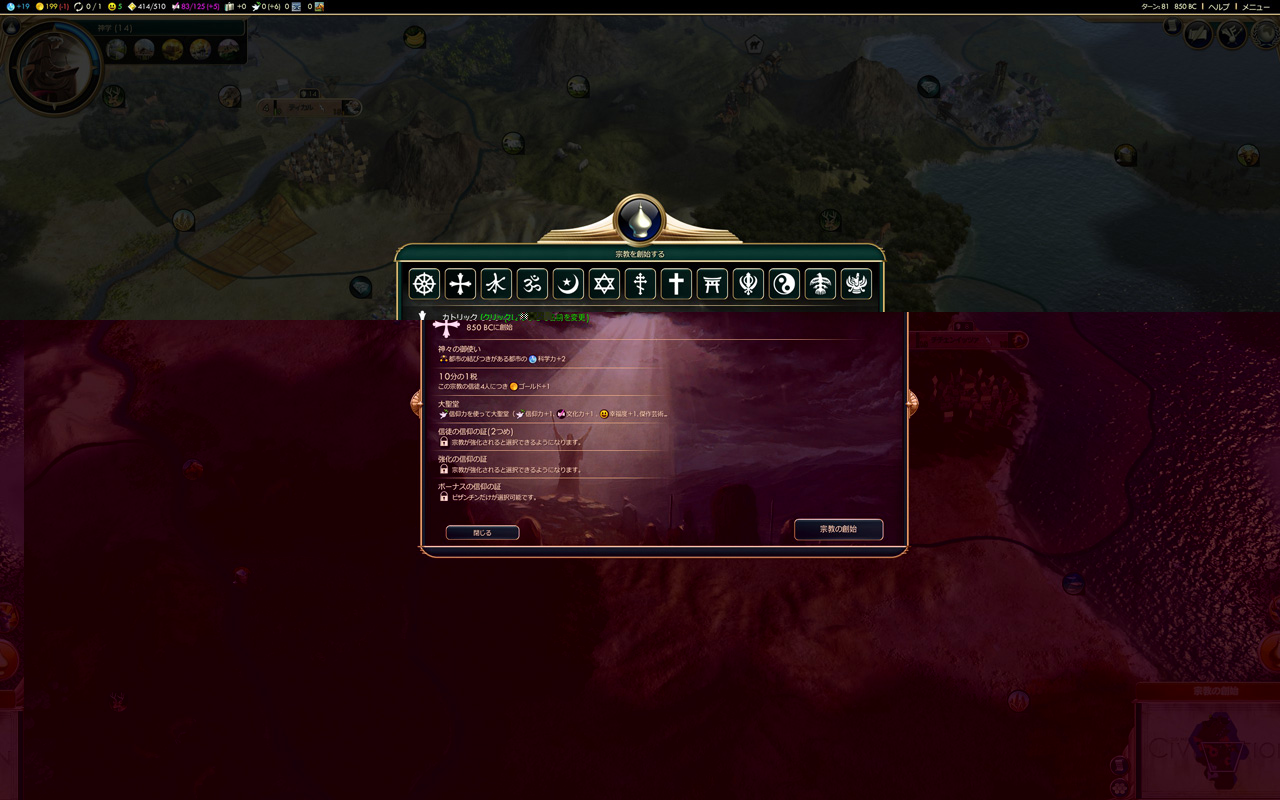Click the 宗教の創始 found religion button
Screen dimensions: 1280x800
click(x=838, y=529)
